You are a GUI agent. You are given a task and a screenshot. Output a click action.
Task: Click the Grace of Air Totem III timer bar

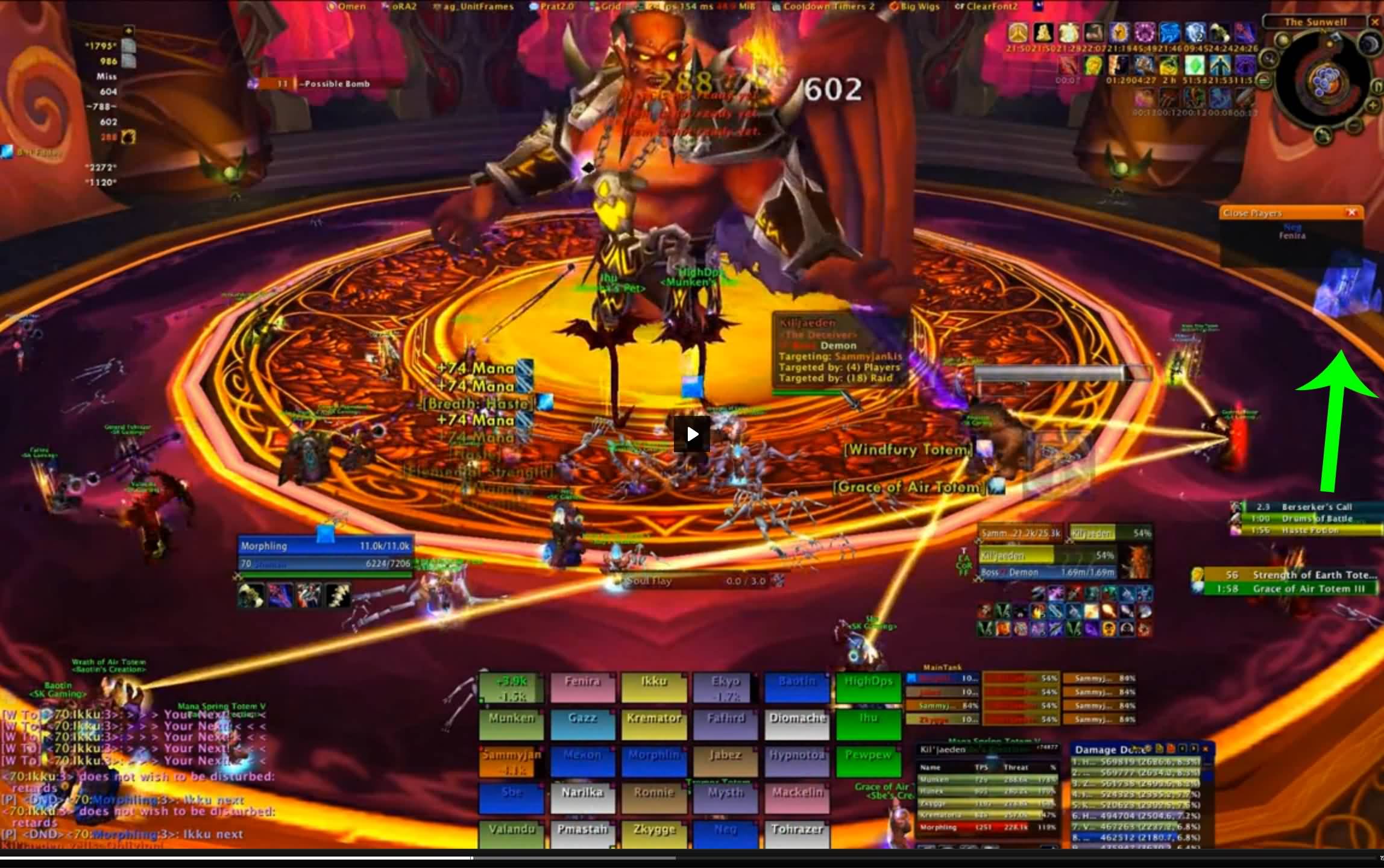pos(1290,589)
